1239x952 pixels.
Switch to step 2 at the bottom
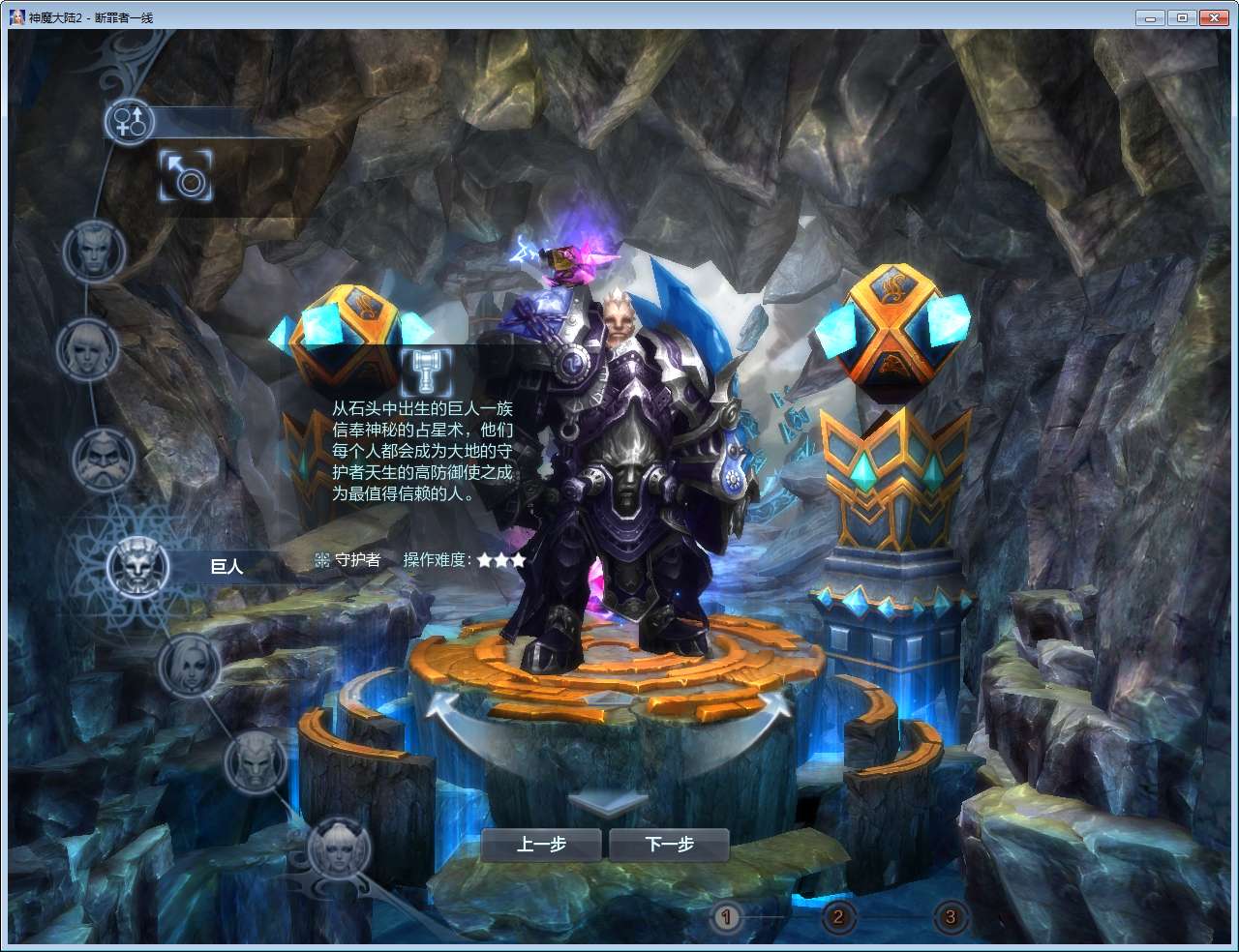pyautogui.click(x=838, y=914)
